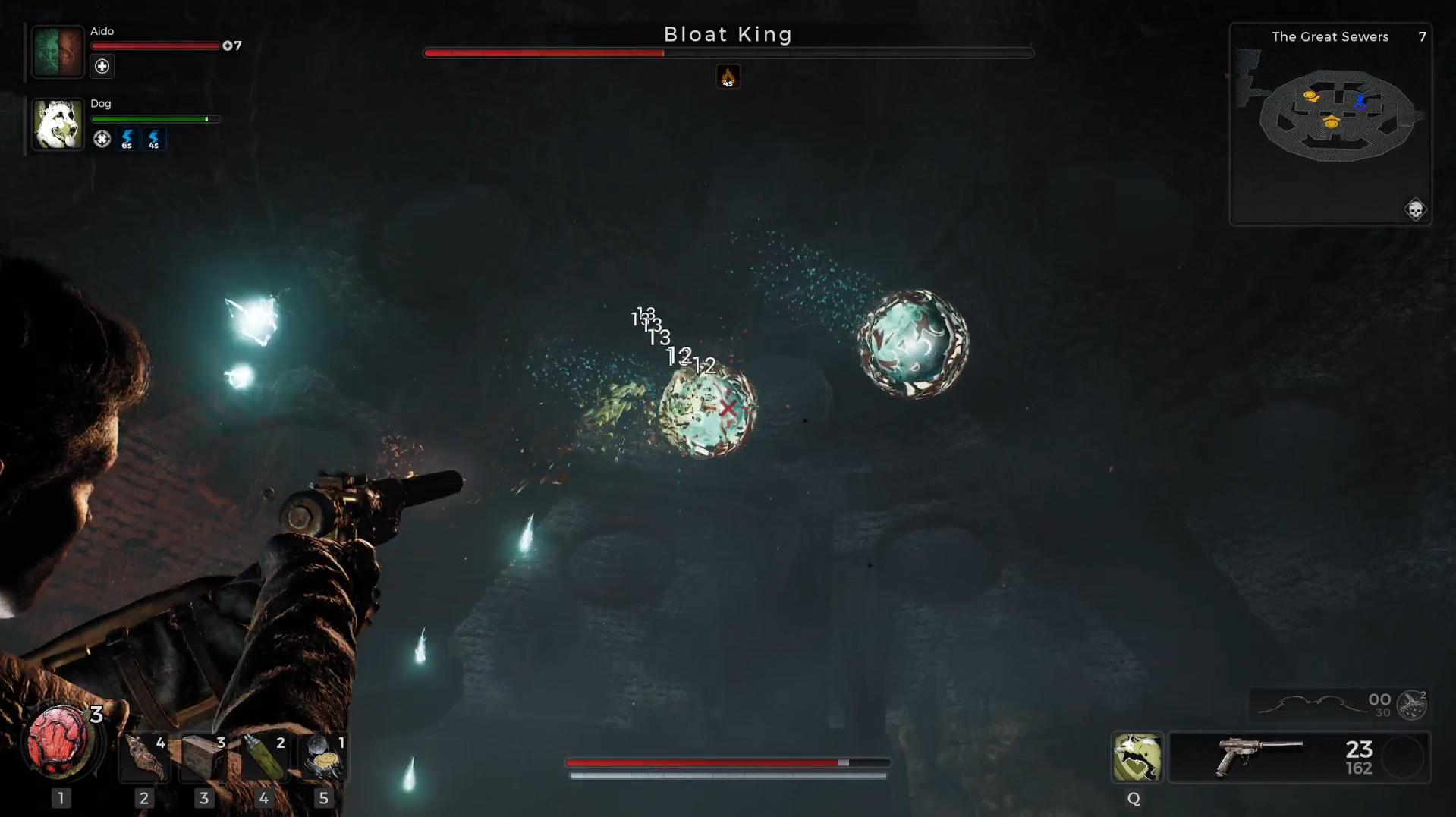Click The Great Sewers title label
Image resolution: width=1456 pixels, height=817 pixels.
click(x=1329, y=36)
